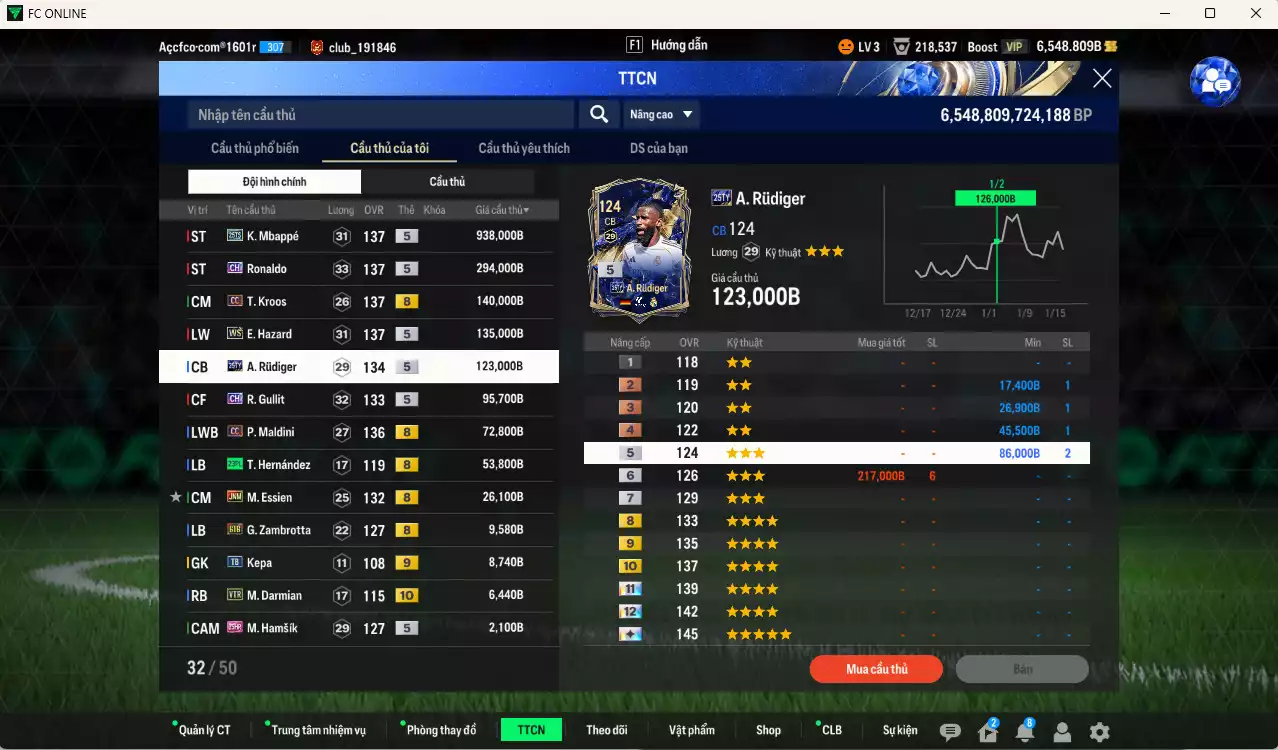Type in the player name search field
1278x750 pixels.
tap(380, 115)
